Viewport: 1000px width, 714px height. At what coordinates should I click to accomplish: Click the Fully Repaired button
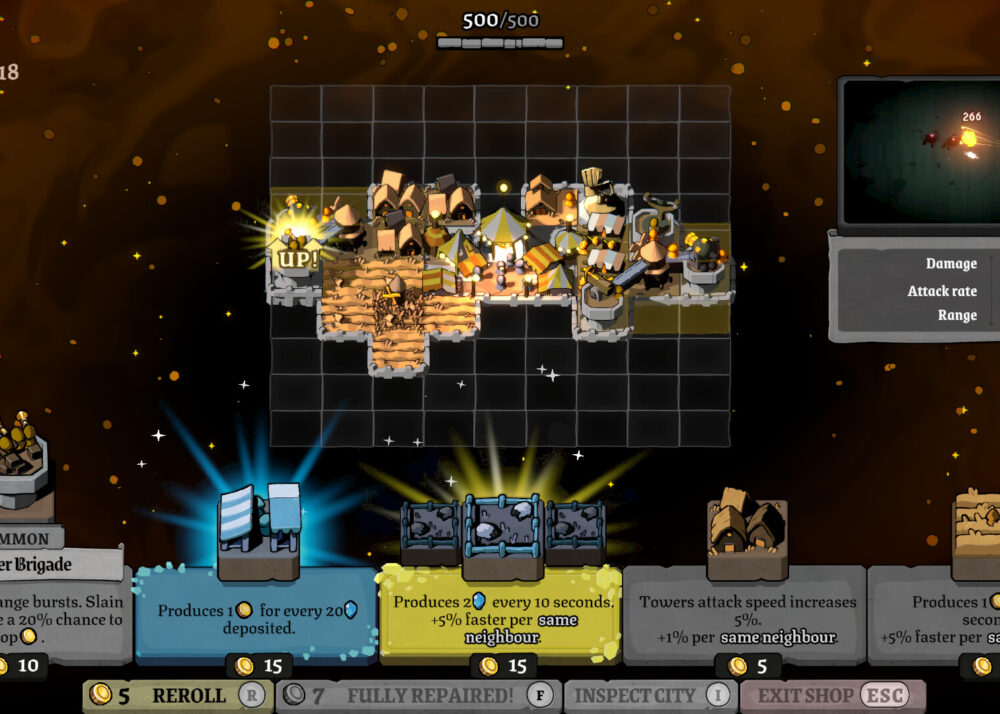(417, 696)
